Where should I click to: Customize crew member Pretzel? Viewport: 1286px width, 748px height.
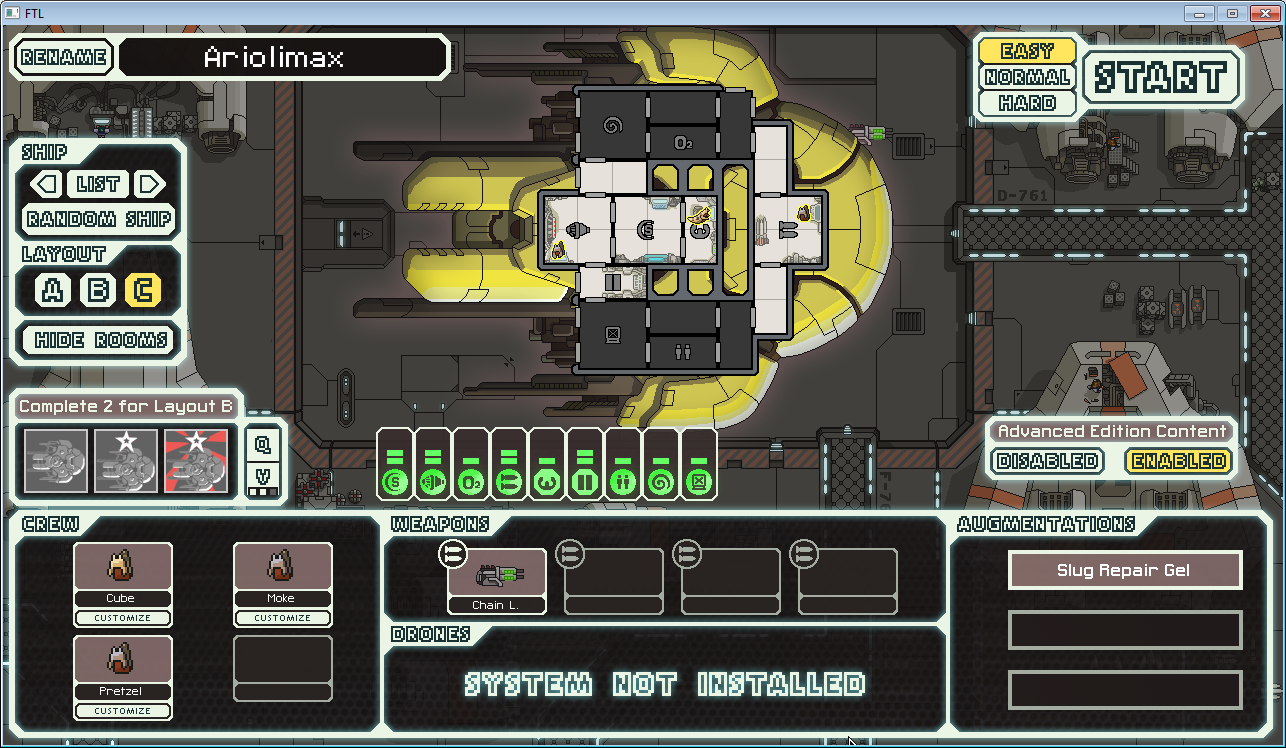122,711
